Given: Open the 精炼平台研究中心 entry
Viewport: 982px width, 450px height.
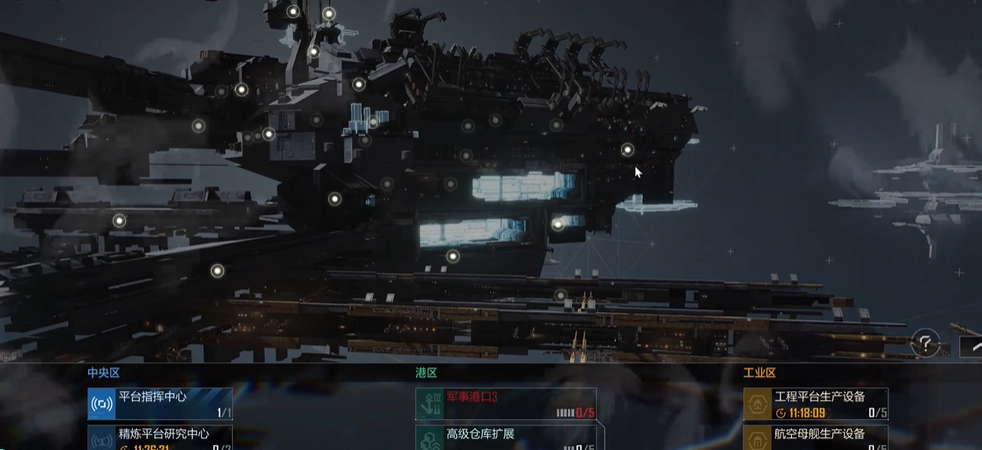Looking at the screenshot, I should point(160,437).
